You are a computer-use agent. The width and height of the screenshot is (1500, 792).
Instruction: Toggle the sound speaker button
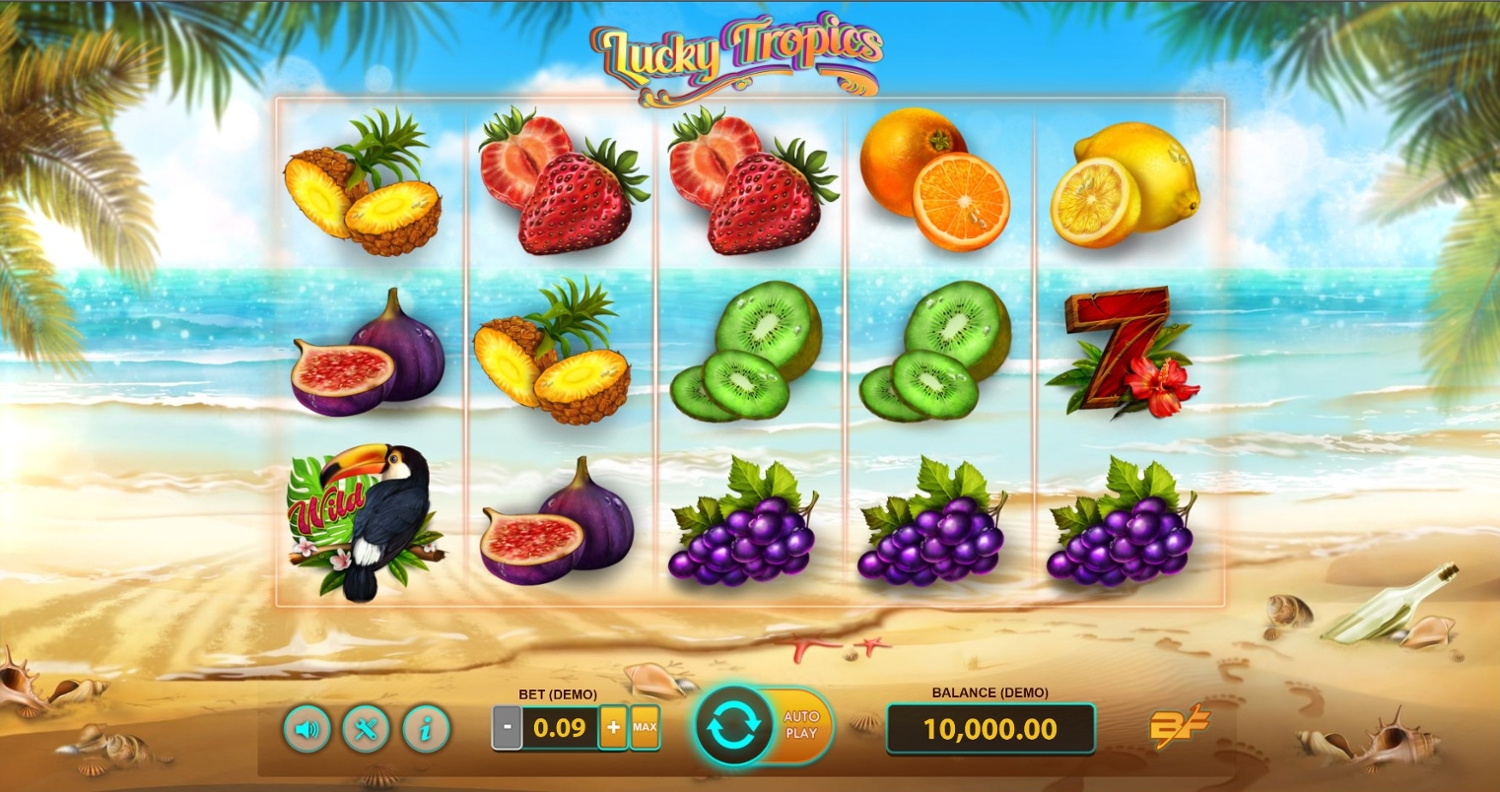[307, 729]
